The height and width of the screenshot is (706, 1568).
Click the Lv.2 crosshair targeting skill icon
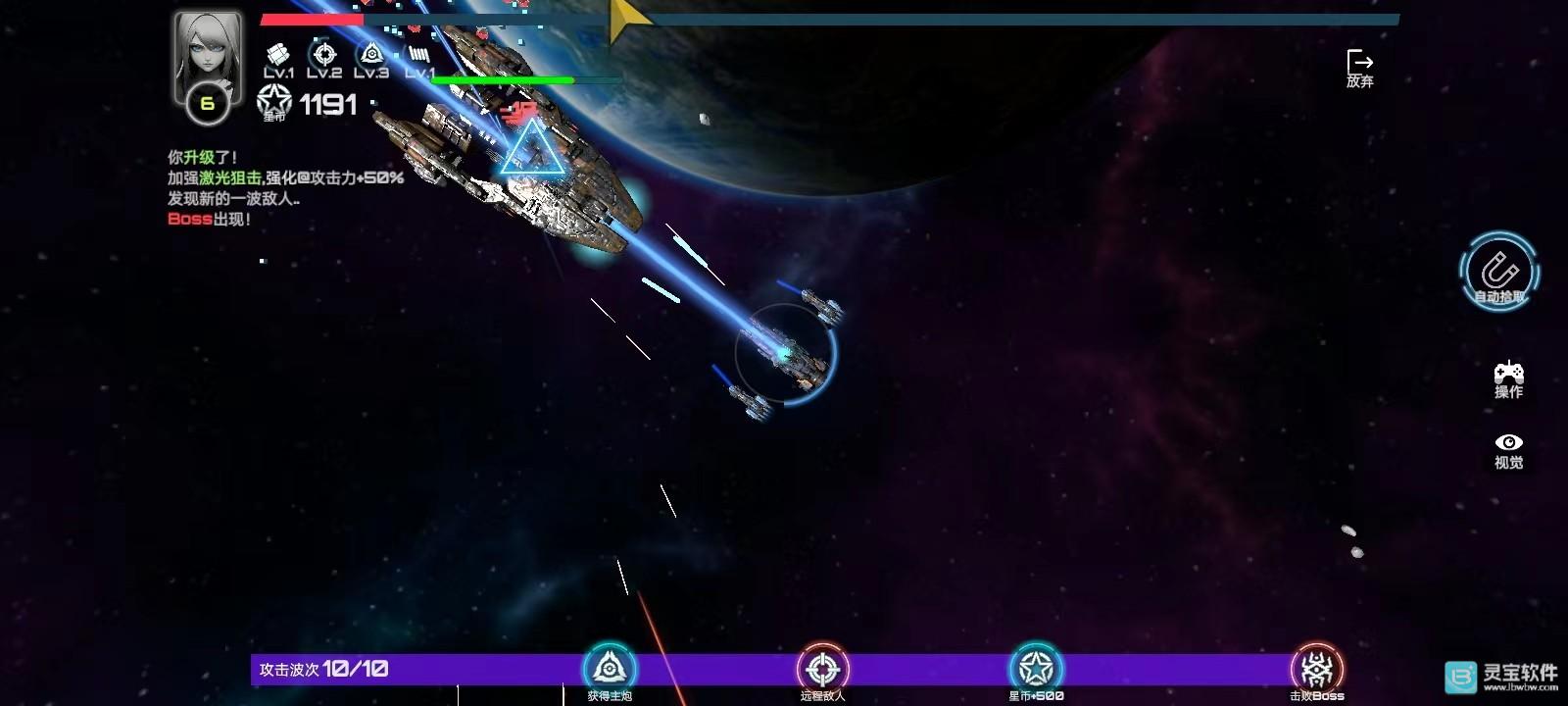[x=324, y=54]
